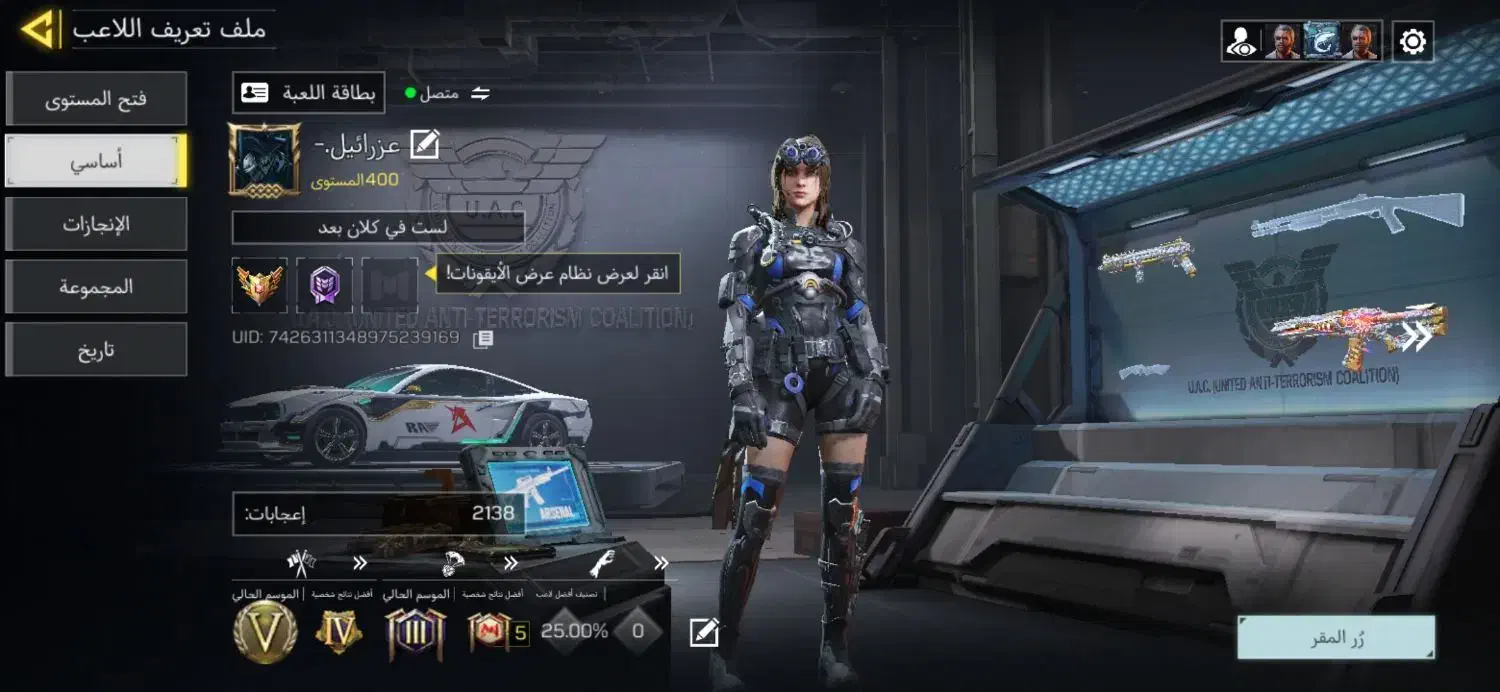The height and width of the screenshot is (692, 1500).
Task: Select the أساسي tab
Action: pos(96,161)
